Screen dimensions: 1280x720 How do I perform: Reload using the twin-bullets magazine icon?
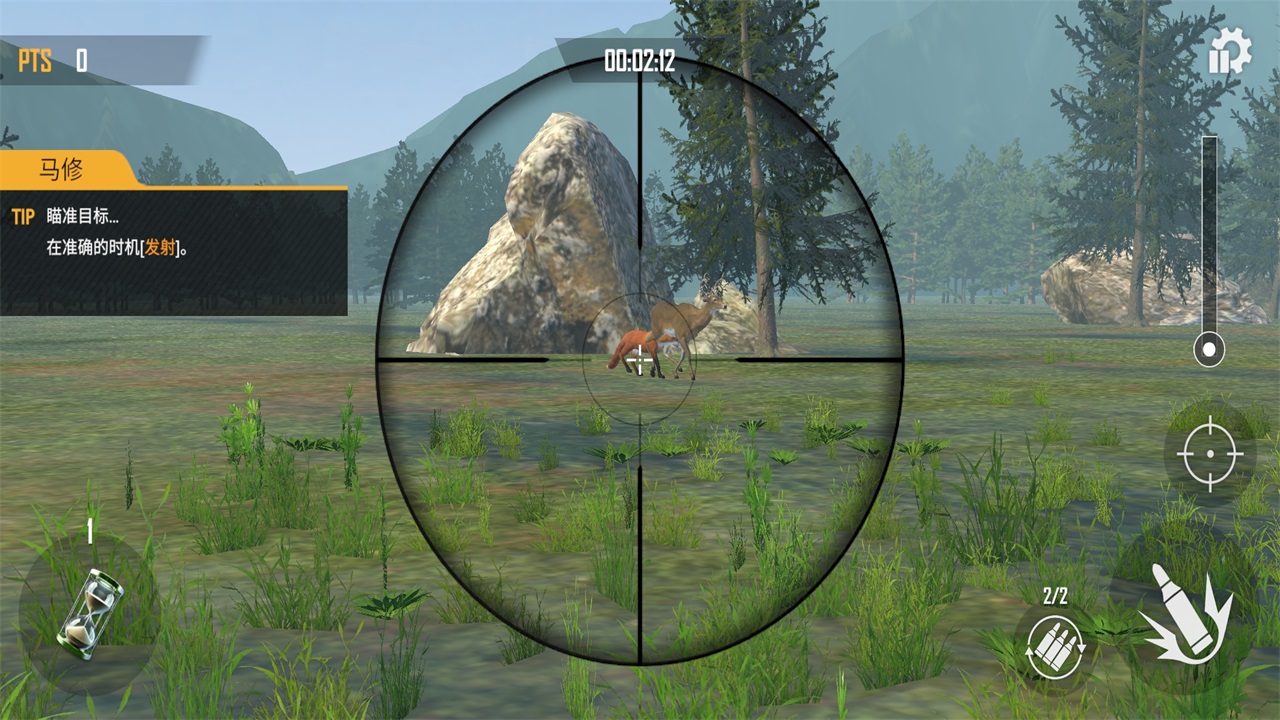coord(1055,645)
